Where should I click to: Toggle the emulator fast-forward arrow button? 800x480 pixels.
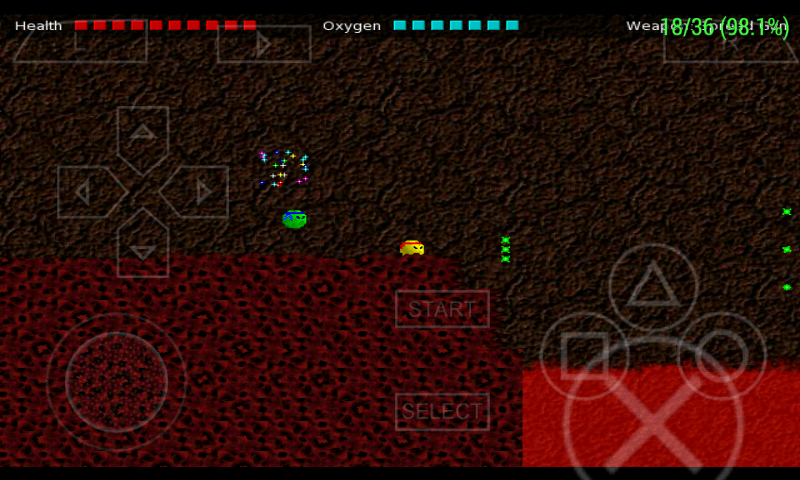tap(264, 44)
